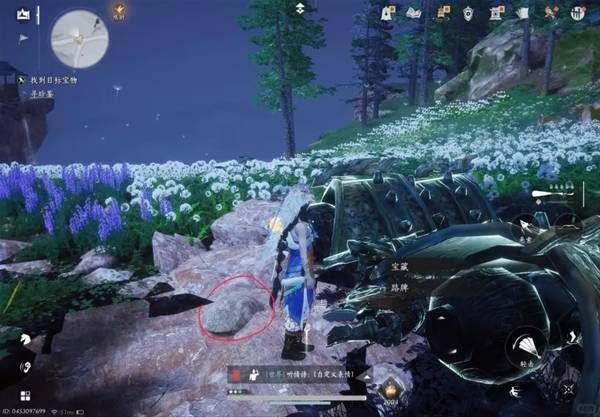Image resolution: width=600 pixels, height=417 pixels.
Task: Choose the 路牌 interaction option
Action: [x=398, y=284]
